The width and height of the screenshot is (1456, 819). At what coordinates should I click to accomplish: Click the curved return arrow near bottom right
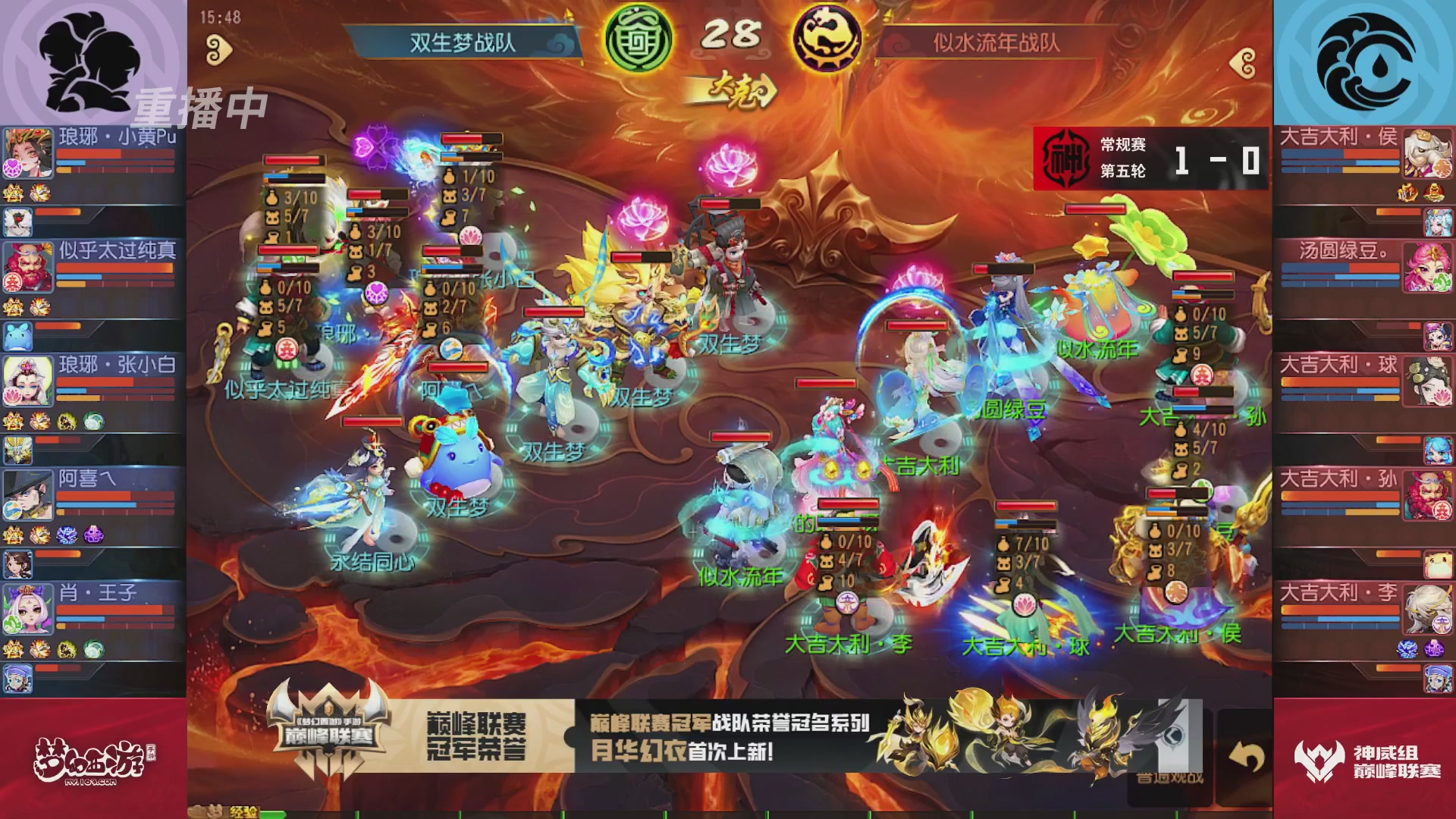[1247, 756]
